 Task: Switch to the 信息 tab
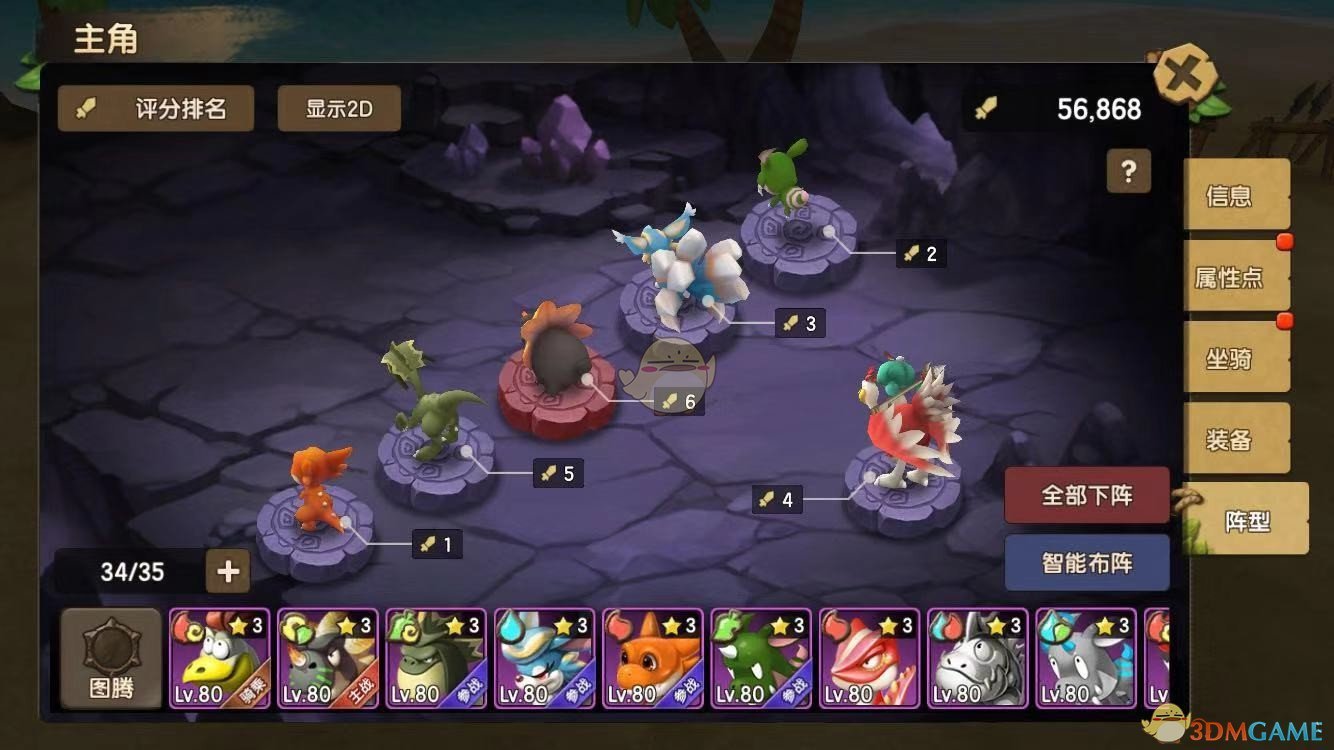point(1236,196)
